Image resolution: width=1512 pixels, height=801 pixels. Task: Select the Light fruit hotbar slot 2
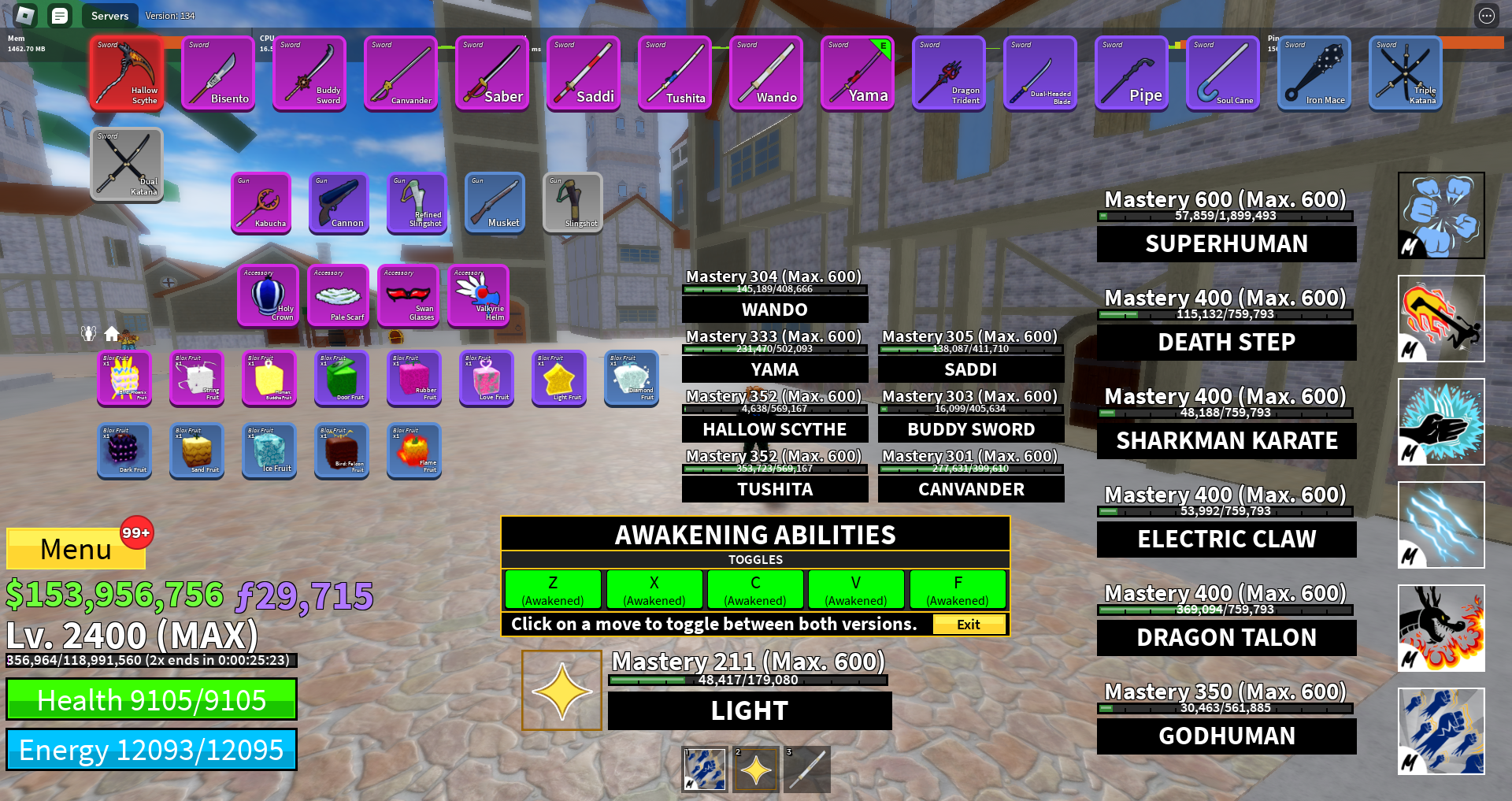click(x=756, y=769)
